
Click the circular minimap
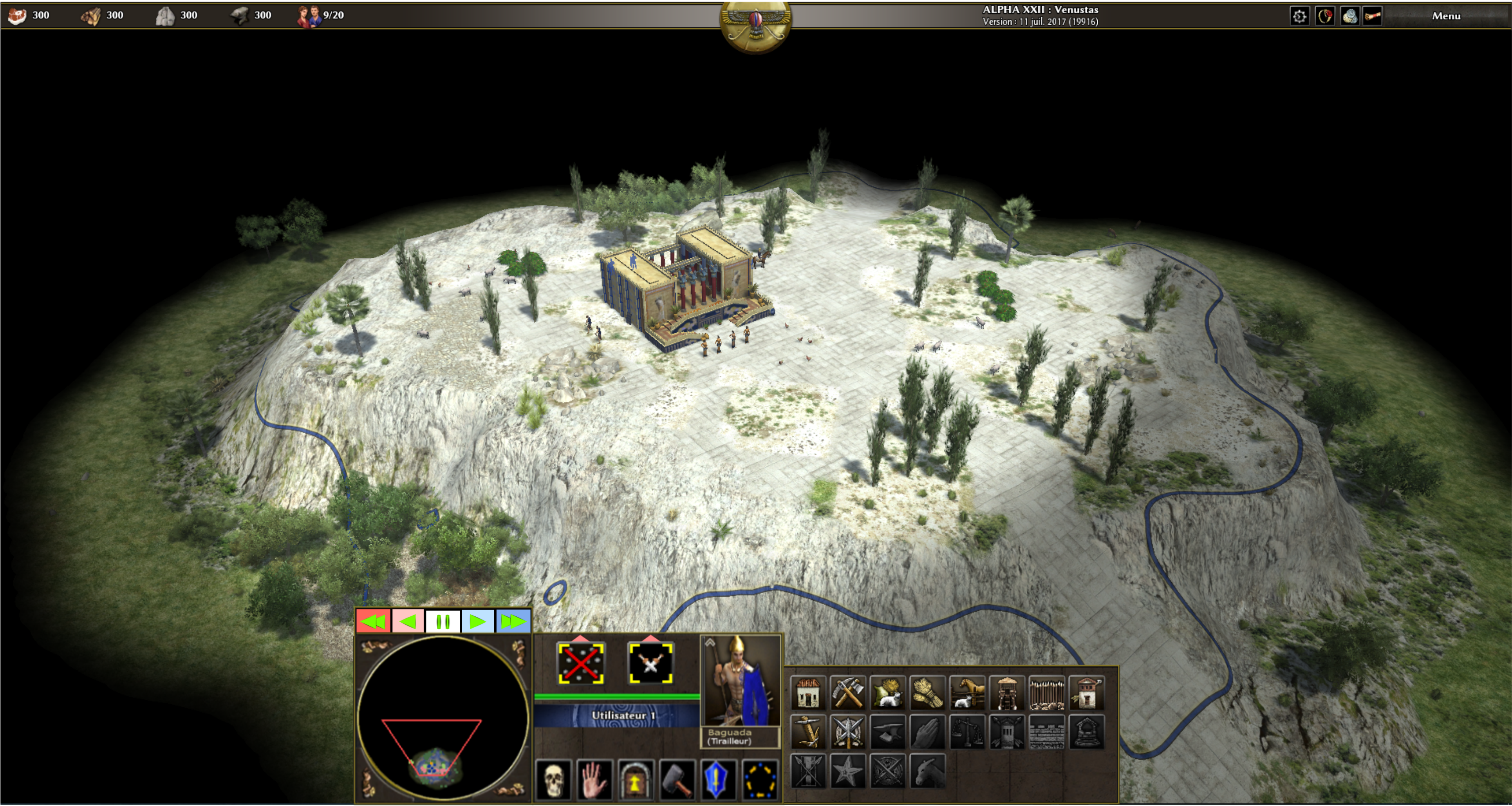tap(443, 718)
